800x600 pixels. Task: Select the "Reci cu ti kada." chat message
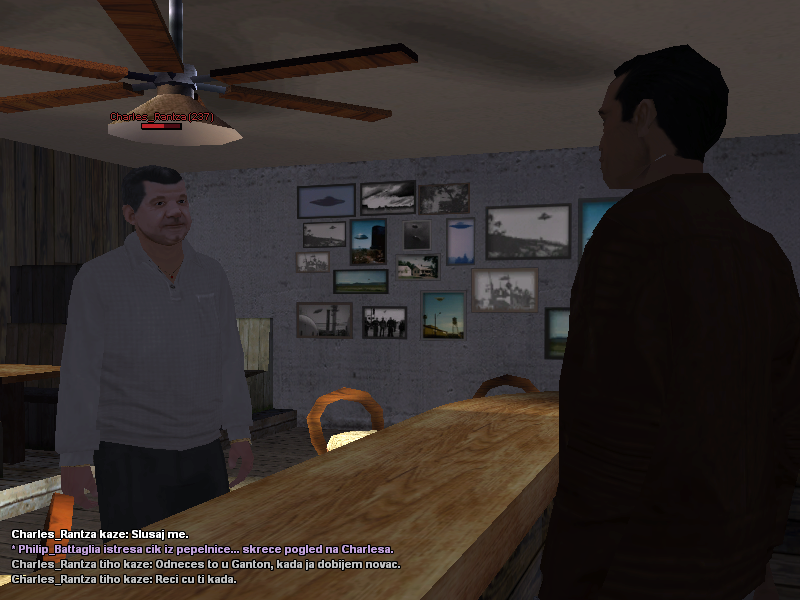point(123,579)
